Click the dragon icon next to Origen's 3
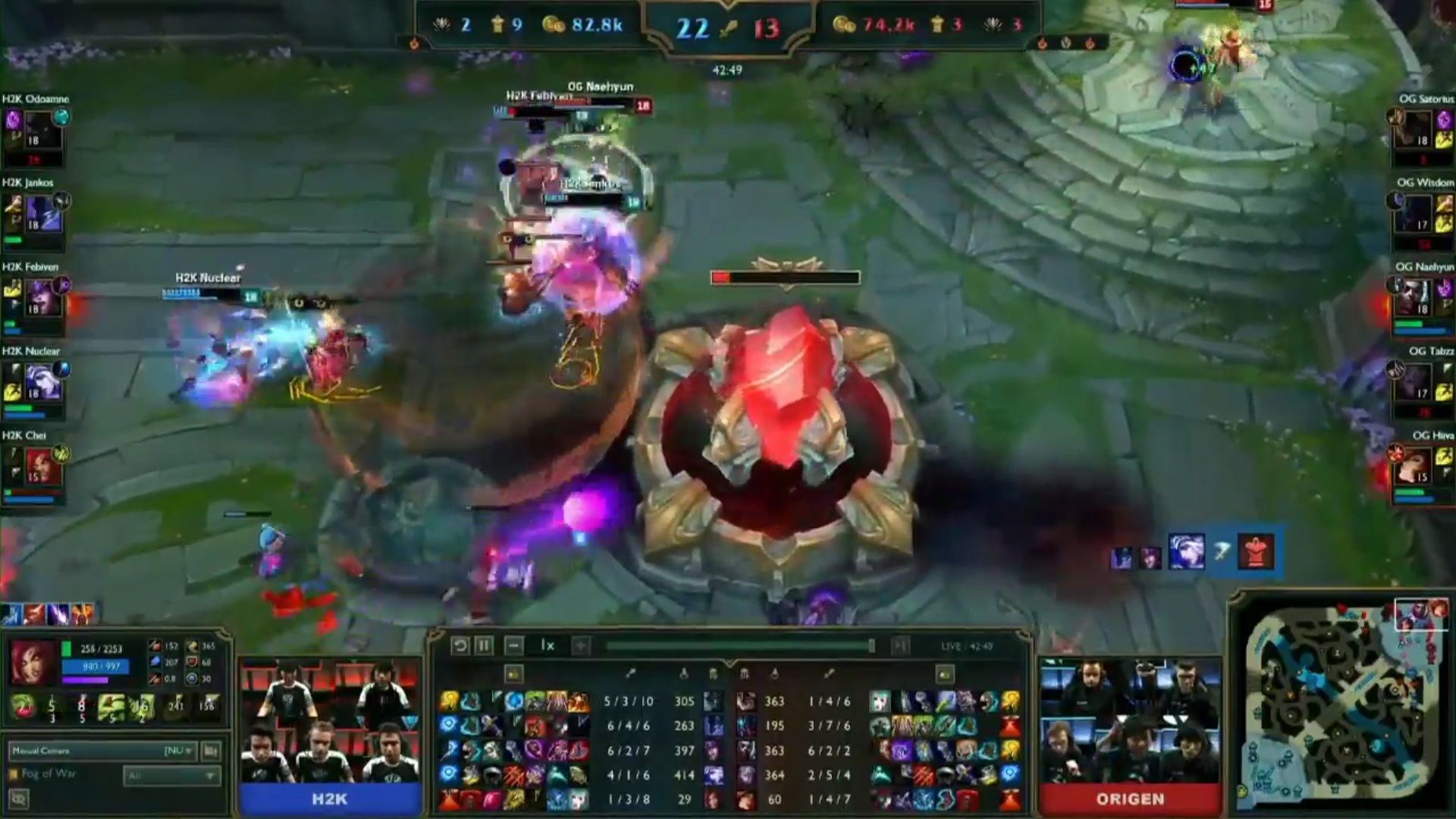Image resolution: width=1456 pixels, height=819 pixels. point(993,25)
